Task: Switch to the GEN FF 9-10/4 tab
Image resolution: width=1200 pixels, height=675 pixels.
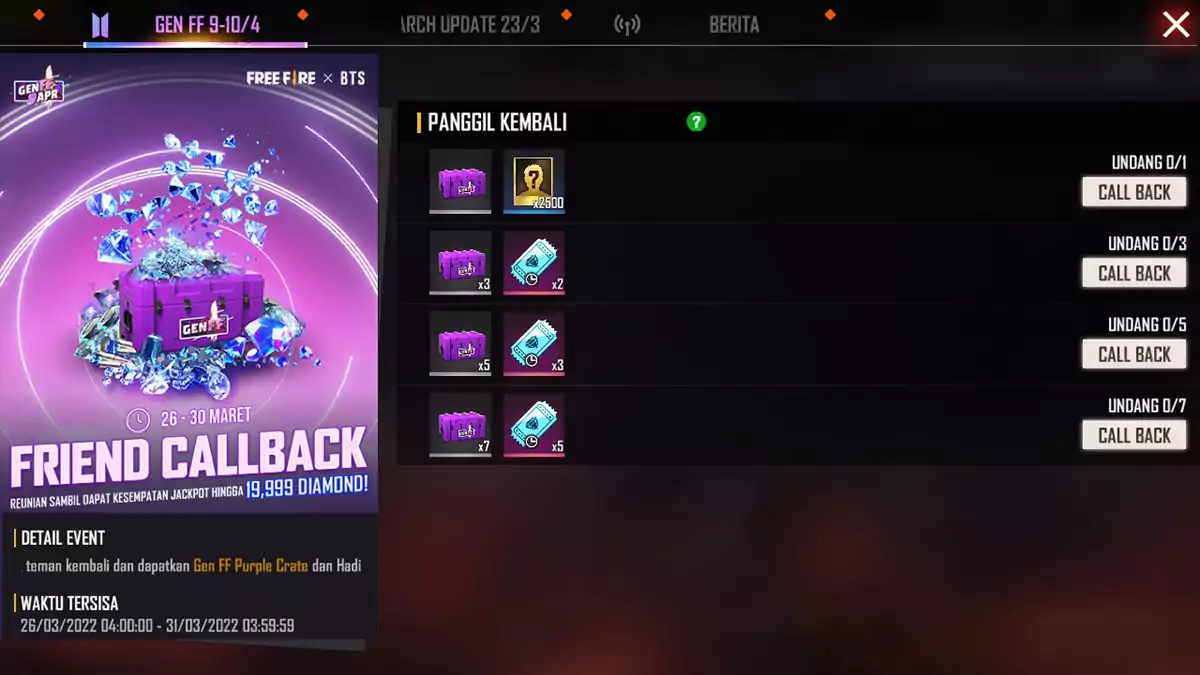Action: 207,25
